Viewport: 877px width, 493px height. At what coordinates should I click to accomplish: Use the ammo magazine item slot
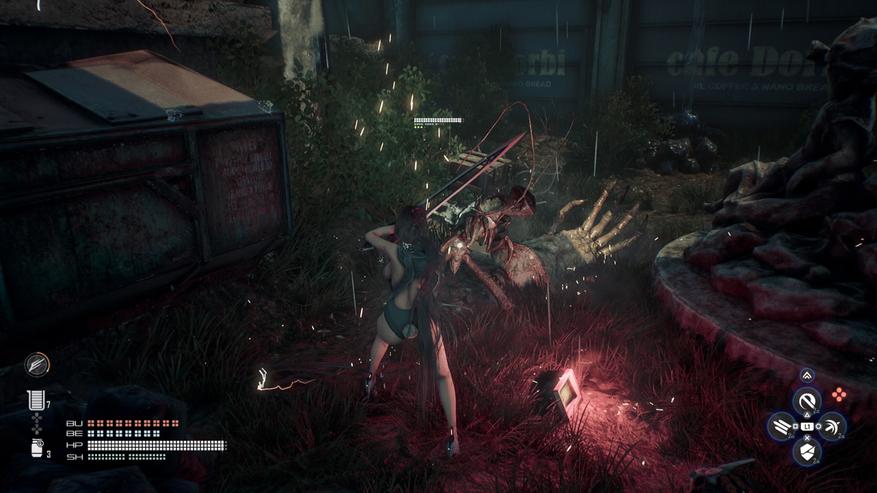[36, 401]
